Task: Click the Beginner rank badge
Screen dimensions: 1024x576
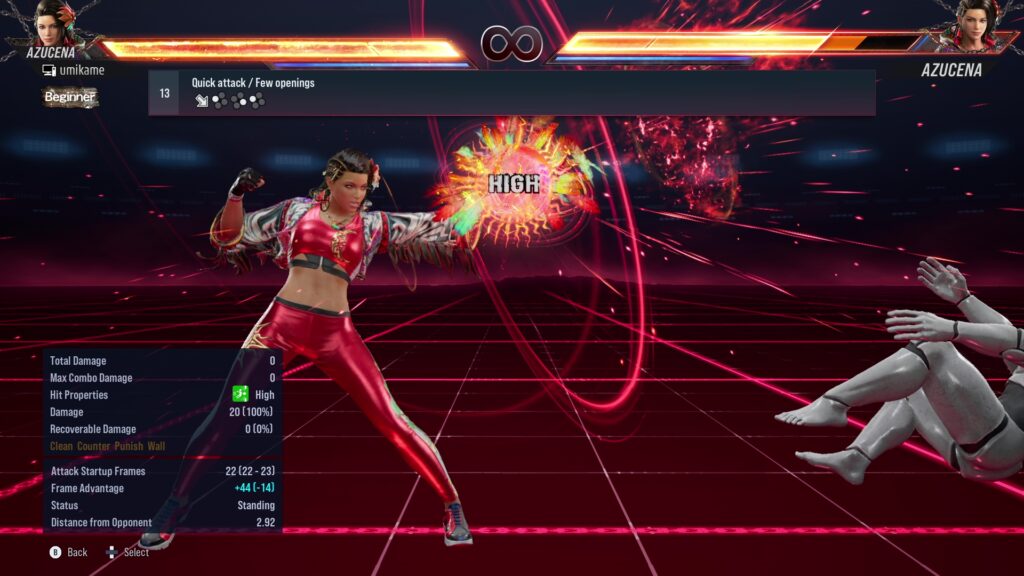Action: (70, 97)
